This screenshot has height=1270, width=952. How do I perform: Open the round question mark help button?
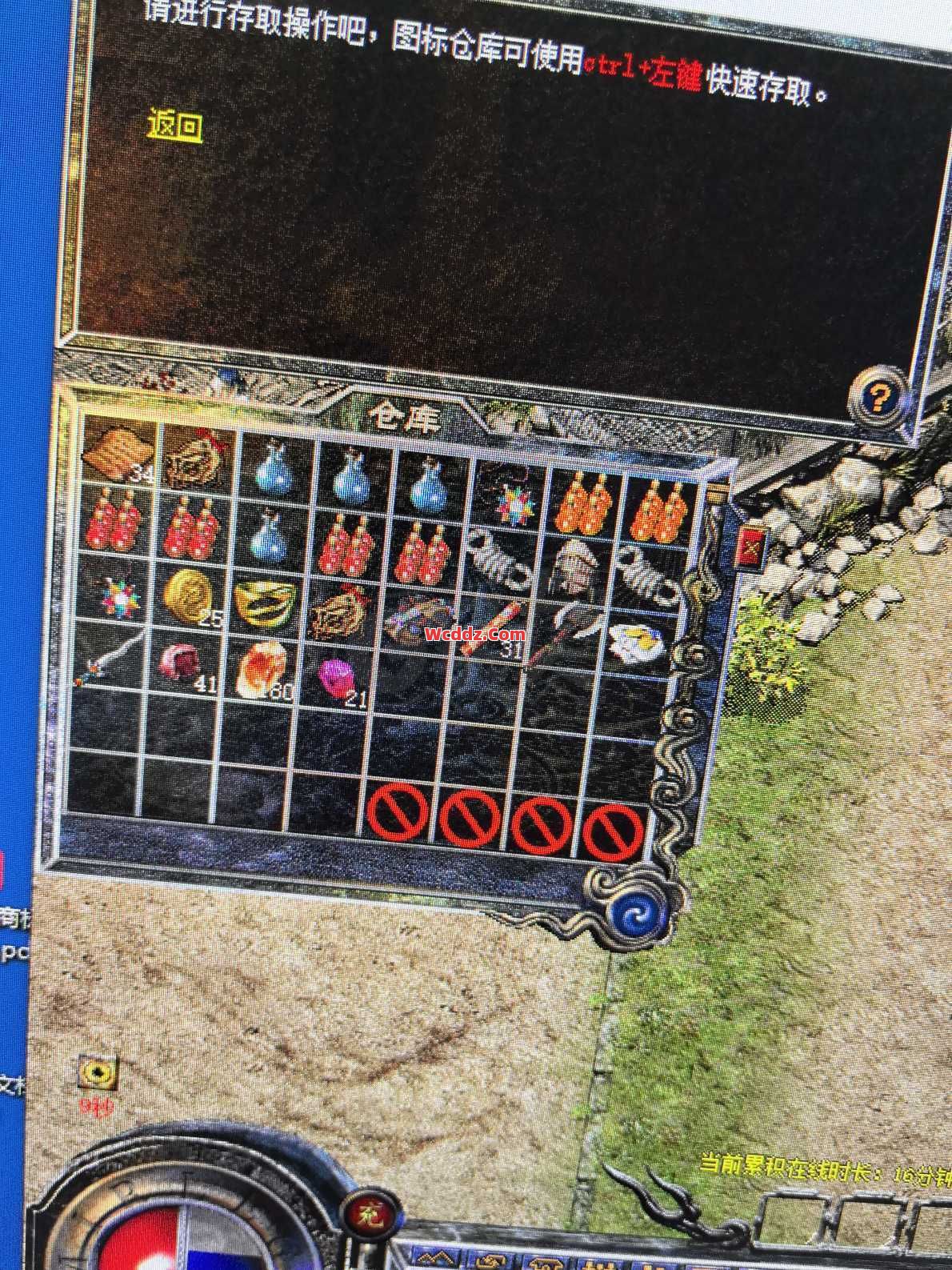tap(878, 396)
